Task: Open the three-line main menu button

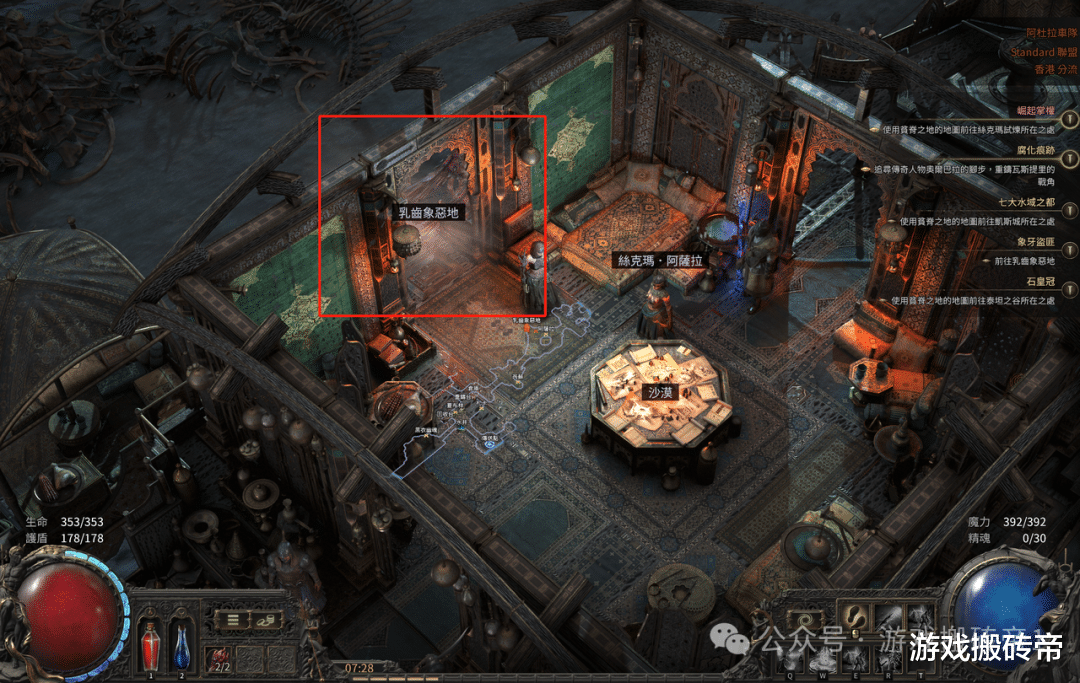Action: (x=232, y=620)
